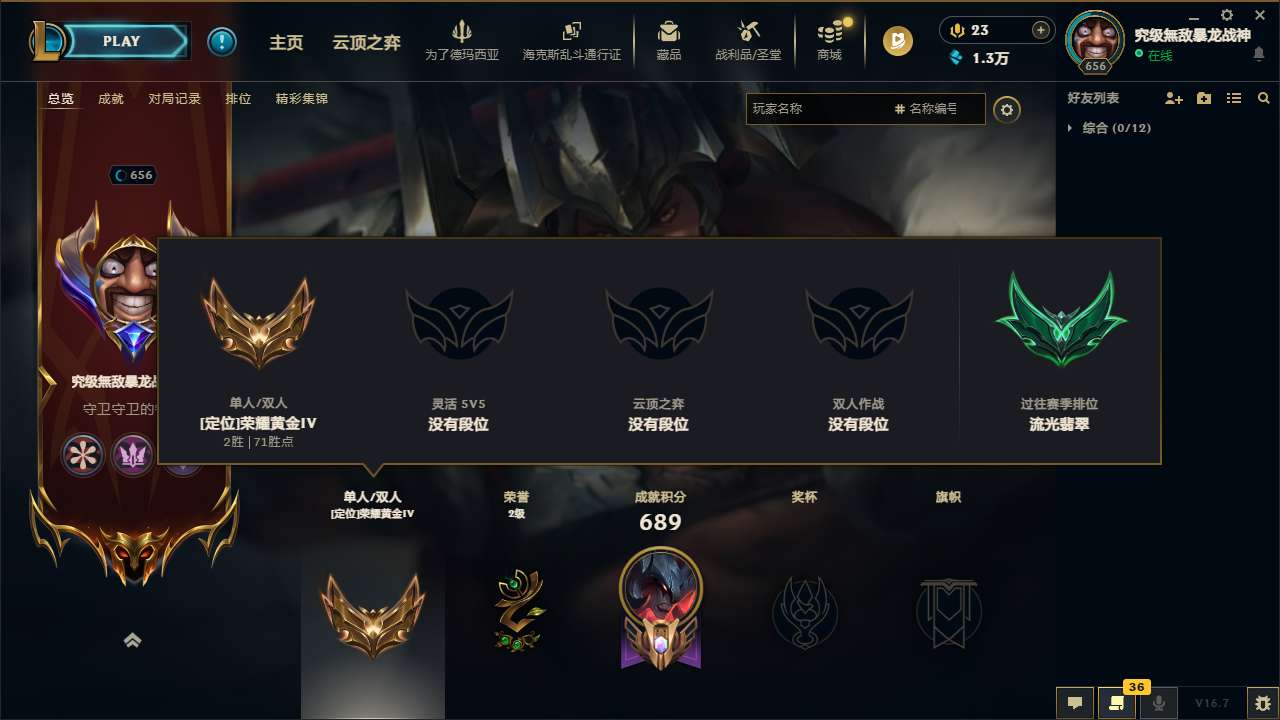The height and width of the screenshot is (720, 1280).
Task: Click the bug report icon at bottom right
Action: [1261, 703]
